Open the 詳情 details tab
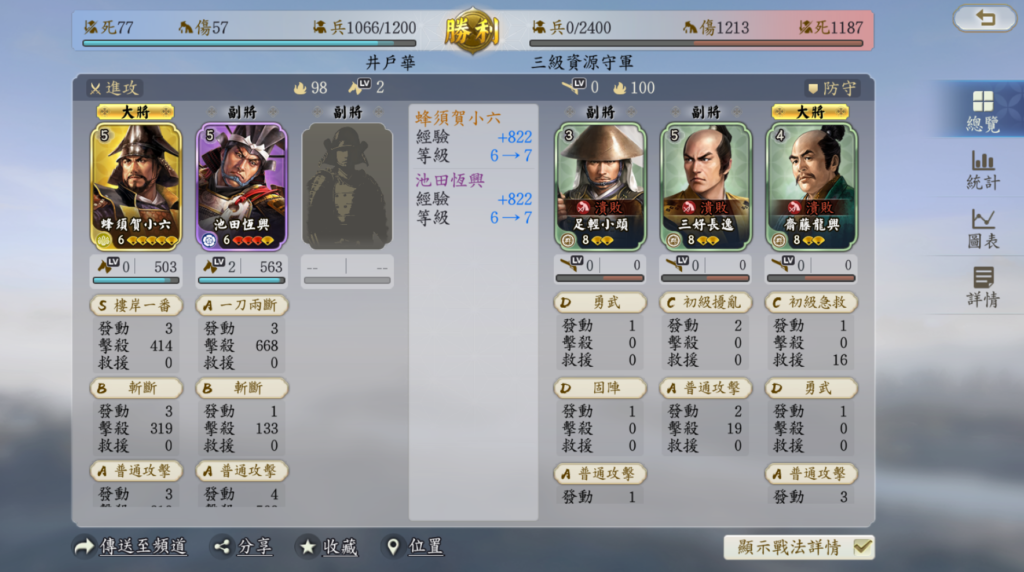 (982, 287)
